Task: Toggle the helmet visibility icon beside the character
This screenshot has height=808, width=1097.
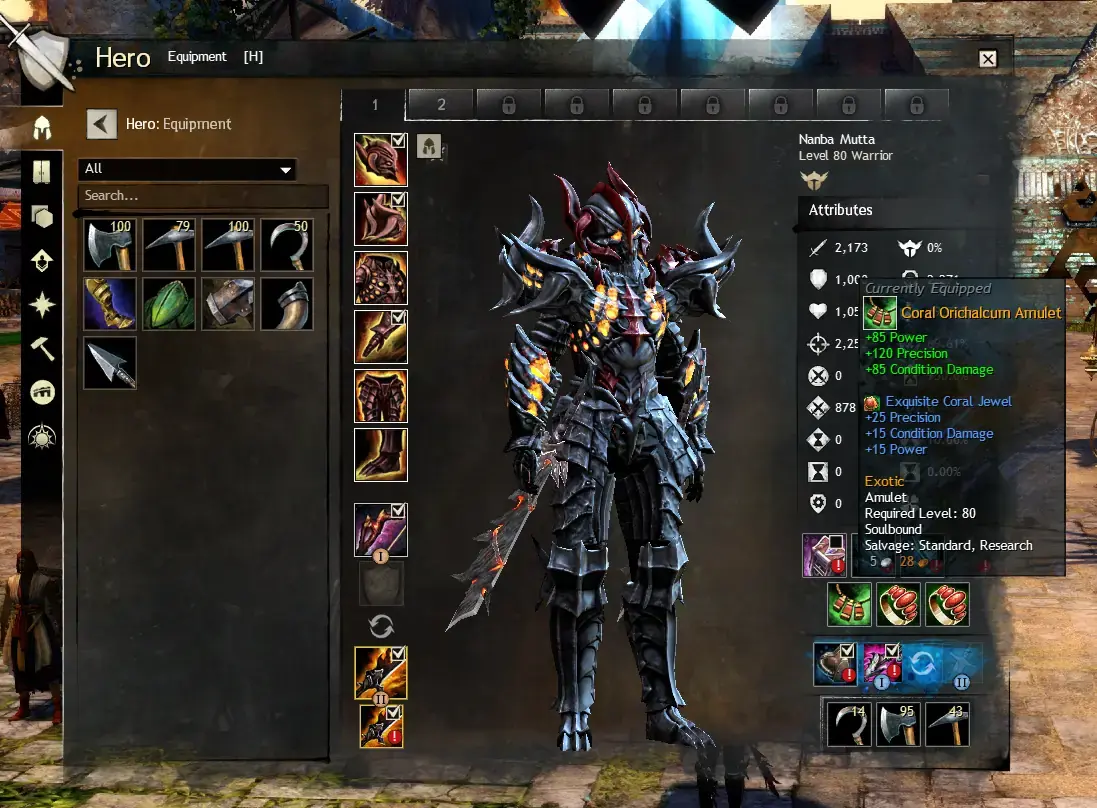Action: pos(429,146)
